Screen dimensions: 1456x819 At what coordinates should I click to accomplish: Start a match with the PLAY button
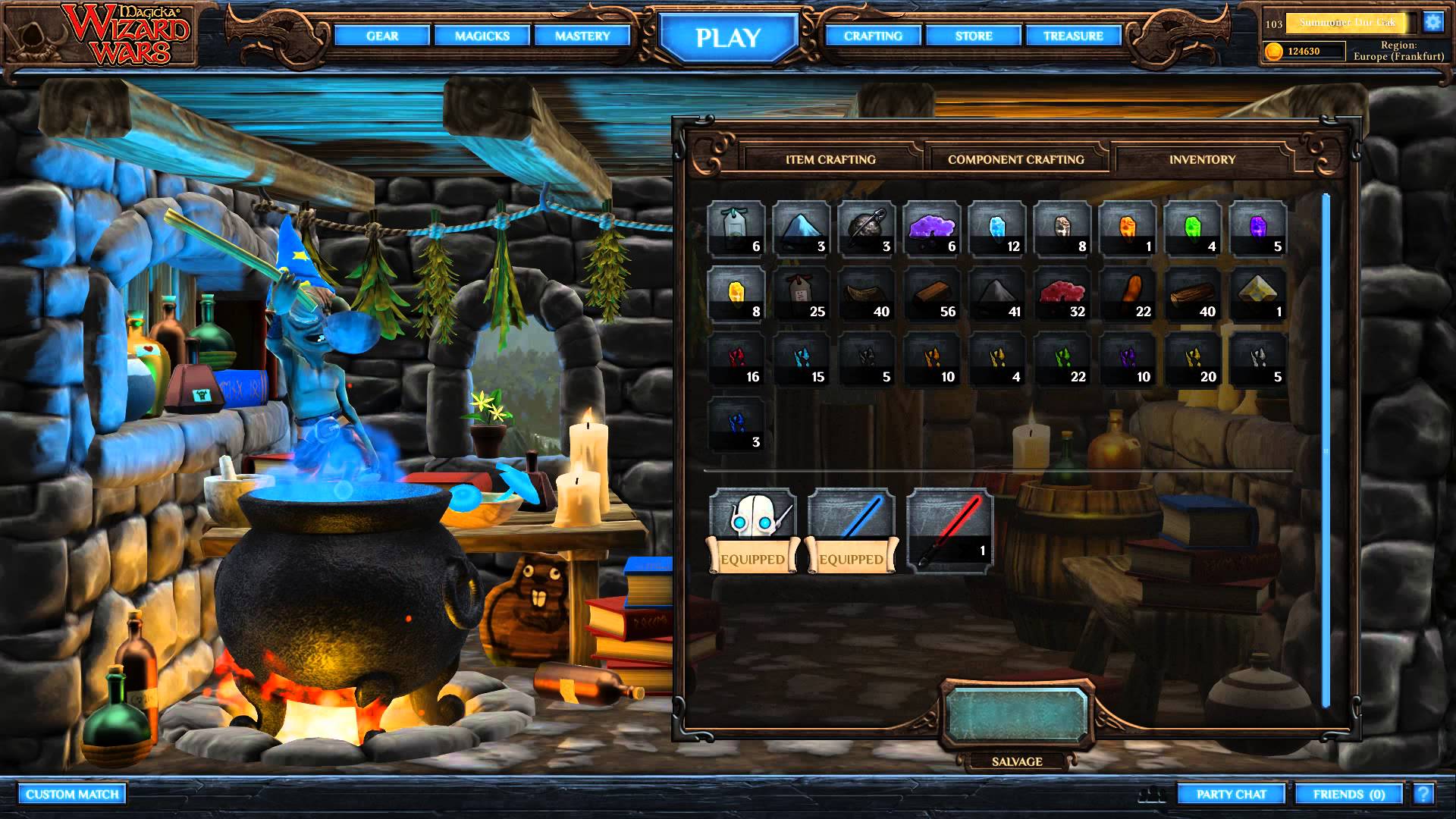point(727,37)
